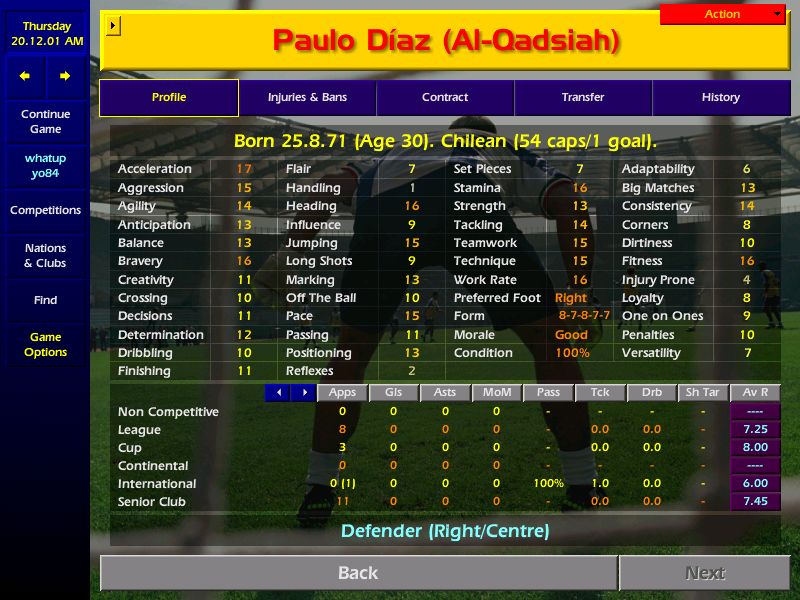Screen dimensions: 800x600
Task: Click the stats table left-arrow stepper
Action: coord(277,393)
